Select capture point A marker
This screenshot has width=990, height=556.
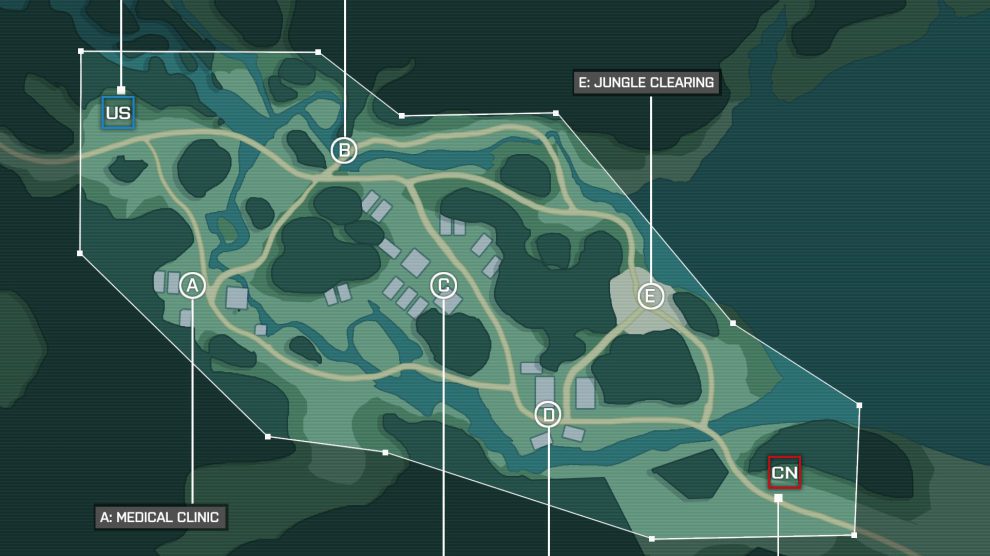coord(193,286)
